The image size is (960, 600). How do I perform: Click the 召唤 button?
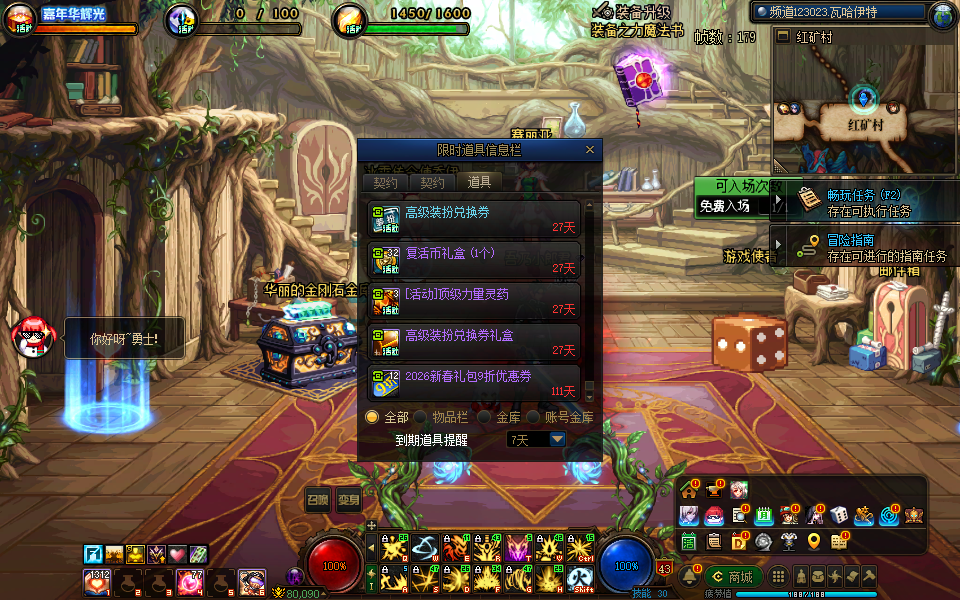[x=318, y=499]
